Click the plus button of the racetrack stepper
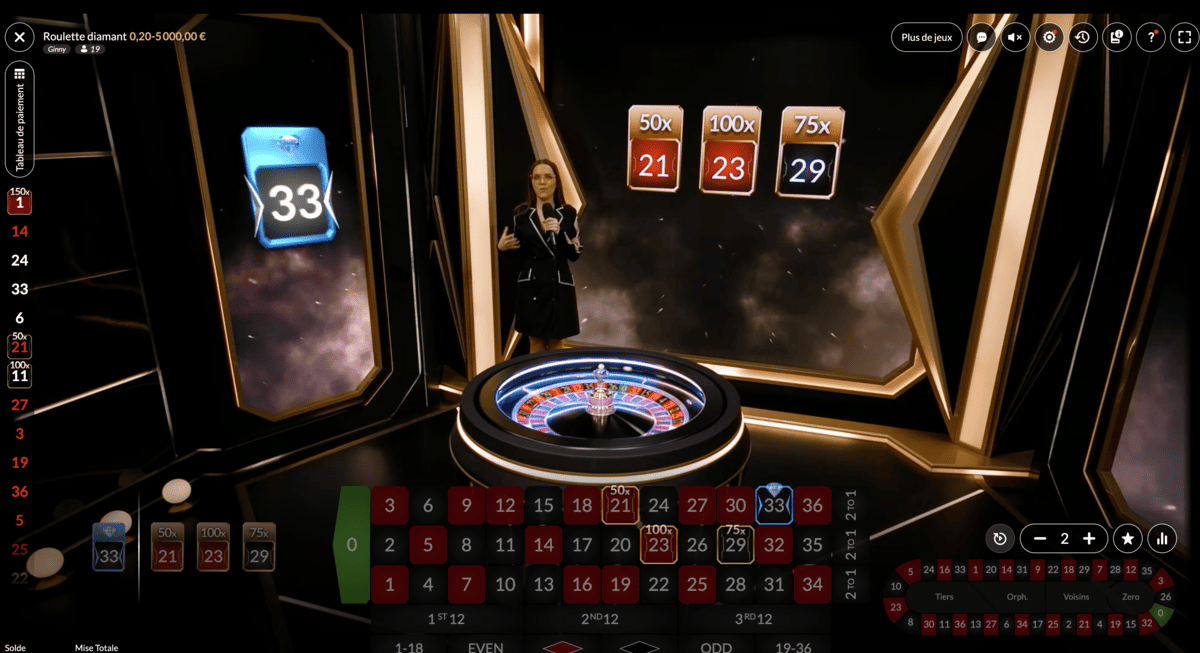 click(1089, 539)
